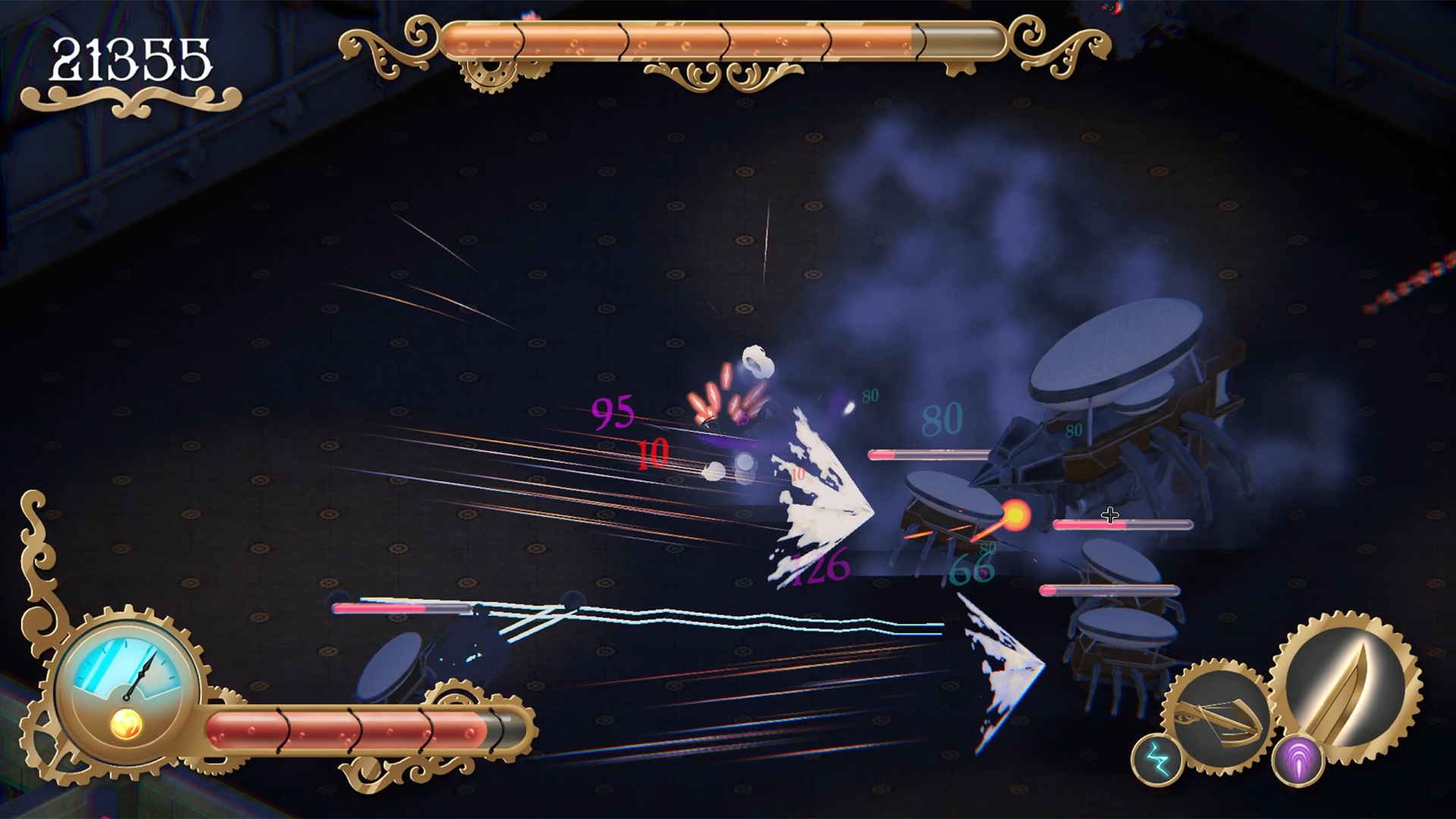Switch to the crossbow weapon gear

click(1218, 717)
